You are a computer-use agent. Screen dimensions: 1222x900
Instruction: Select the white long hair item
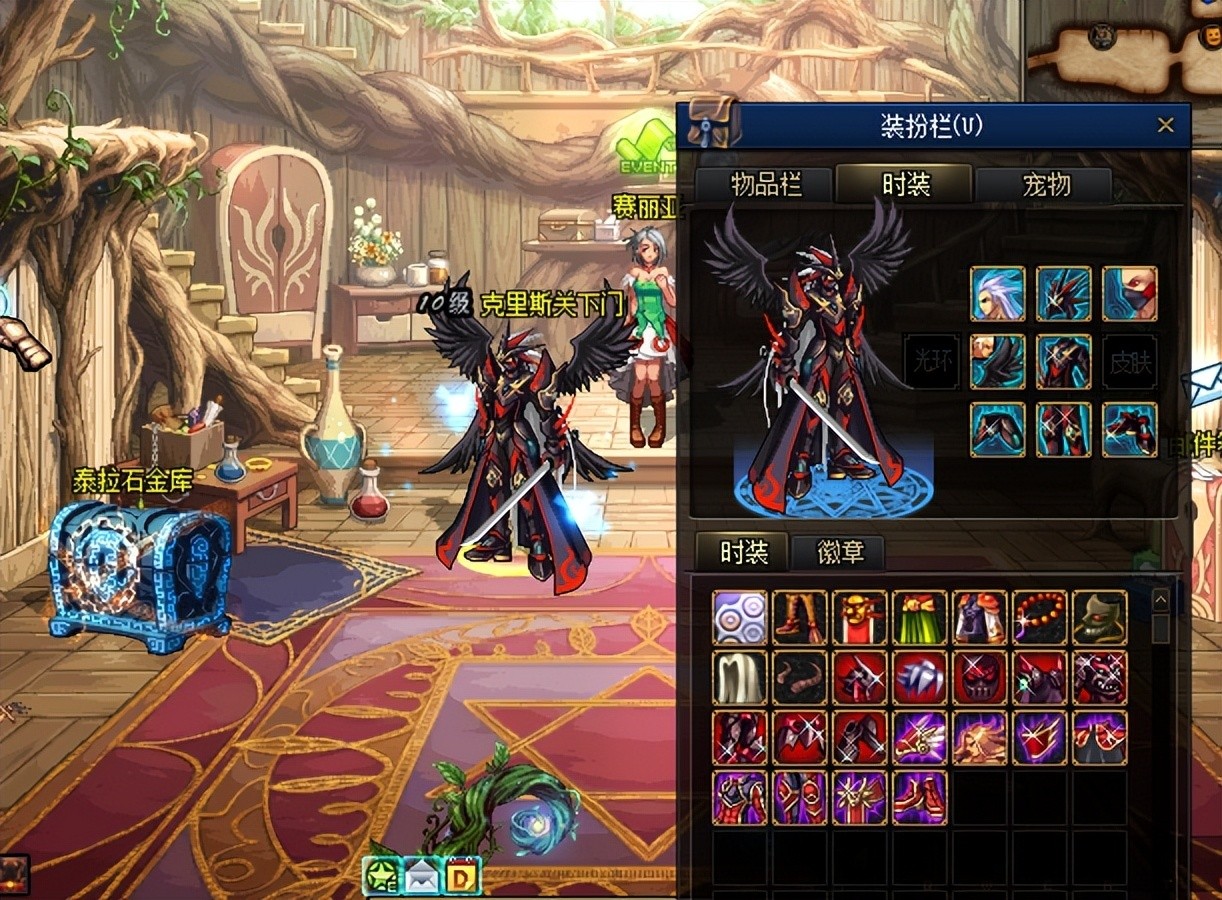click(x=740, y=678)
